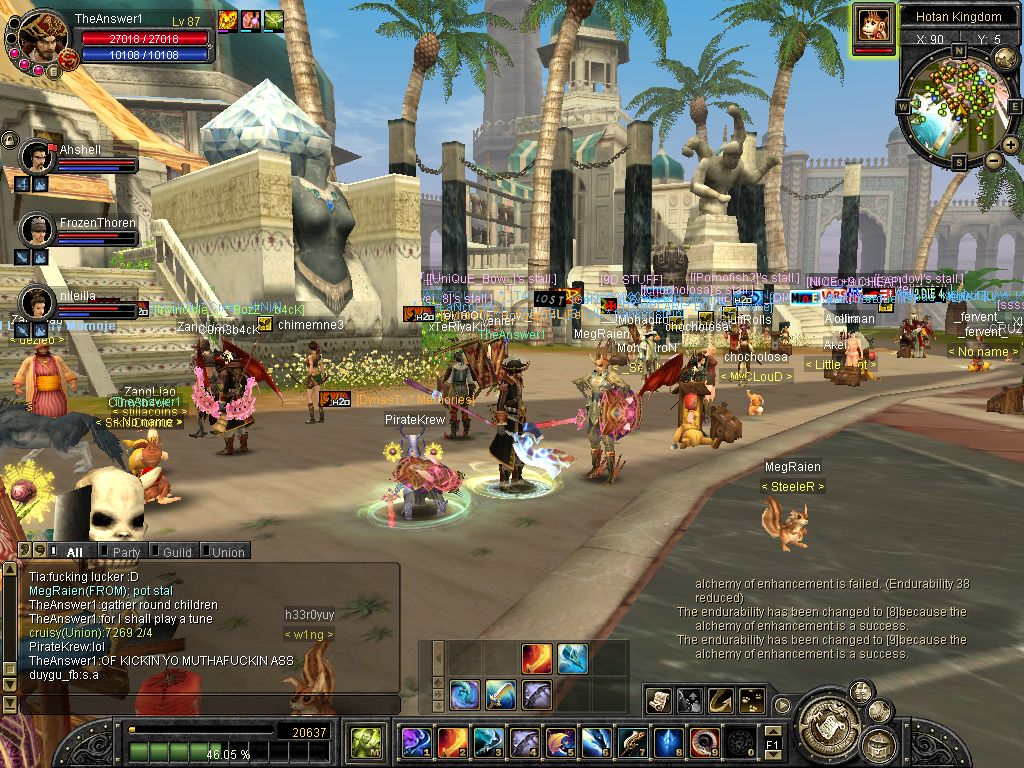1024x768 pixels.
Task: Select party member FrozenThoren's portrait
Action: 37,230
